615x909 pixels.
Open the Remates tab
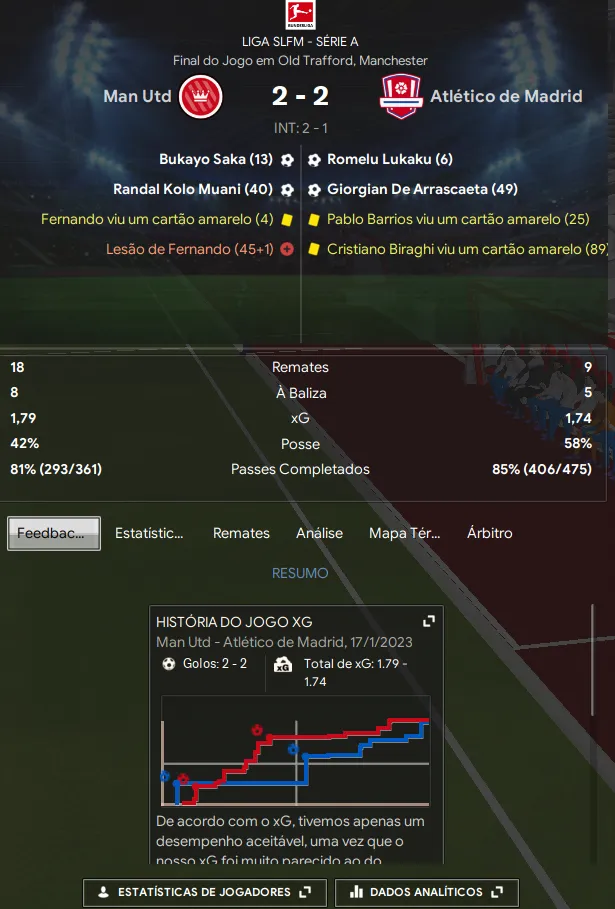(241, 533)
